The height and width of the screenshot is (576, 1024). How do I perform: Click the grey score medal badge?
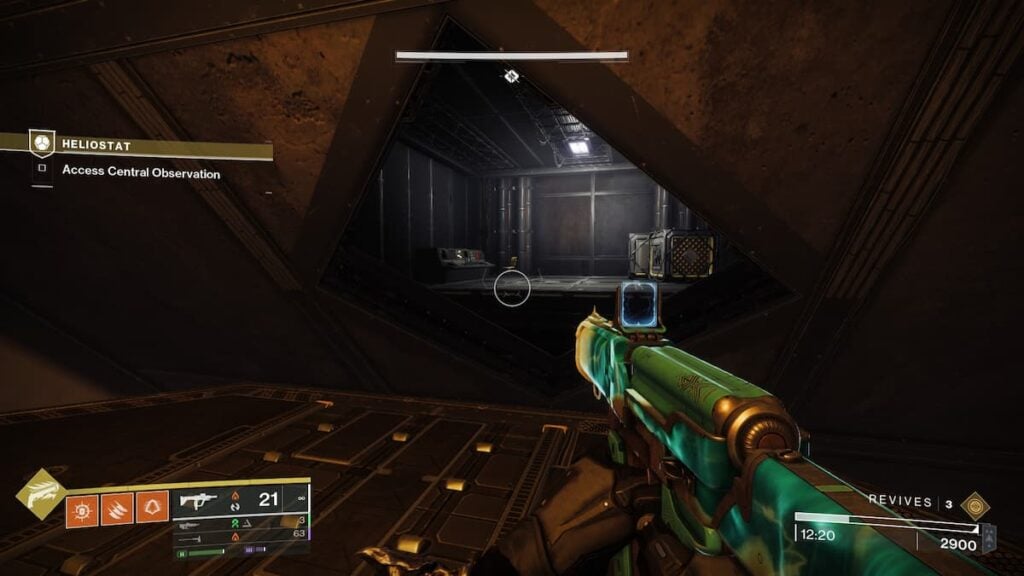(x=989, y=539)
